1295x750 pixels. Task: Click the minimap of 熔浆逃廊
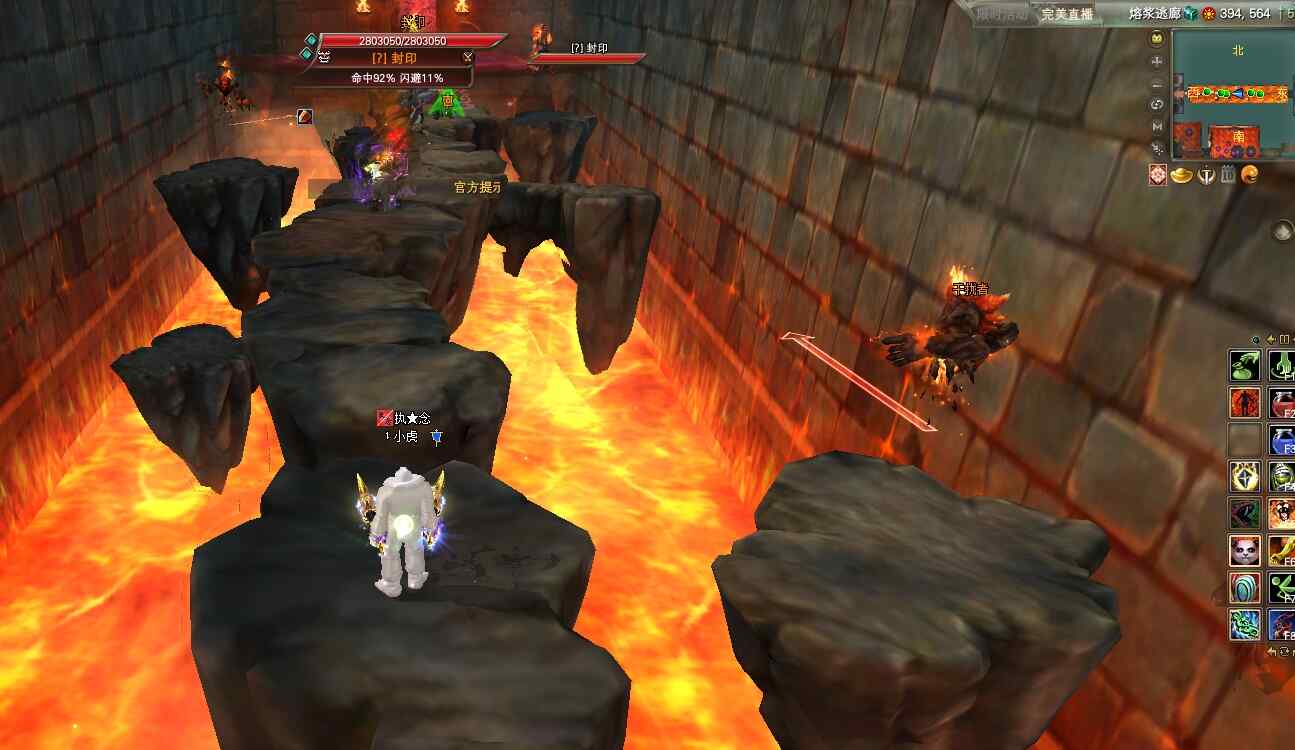coord(1230,94)
